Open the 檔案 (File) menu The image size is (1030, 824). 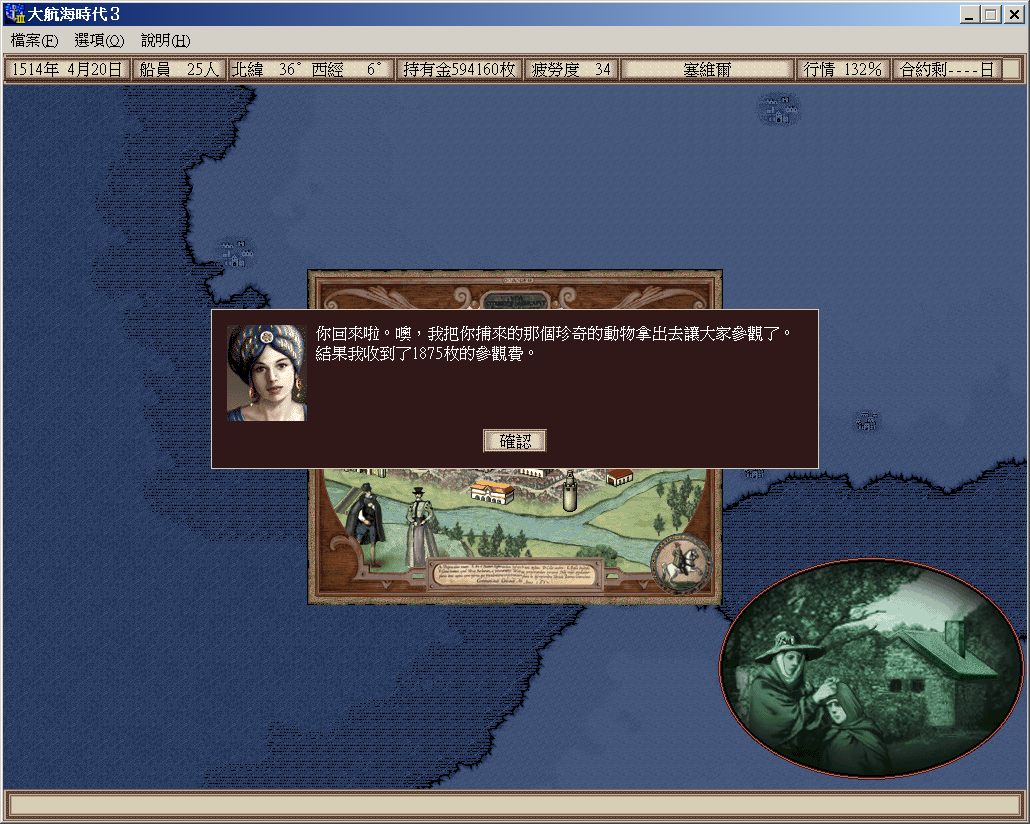[34, 41]
